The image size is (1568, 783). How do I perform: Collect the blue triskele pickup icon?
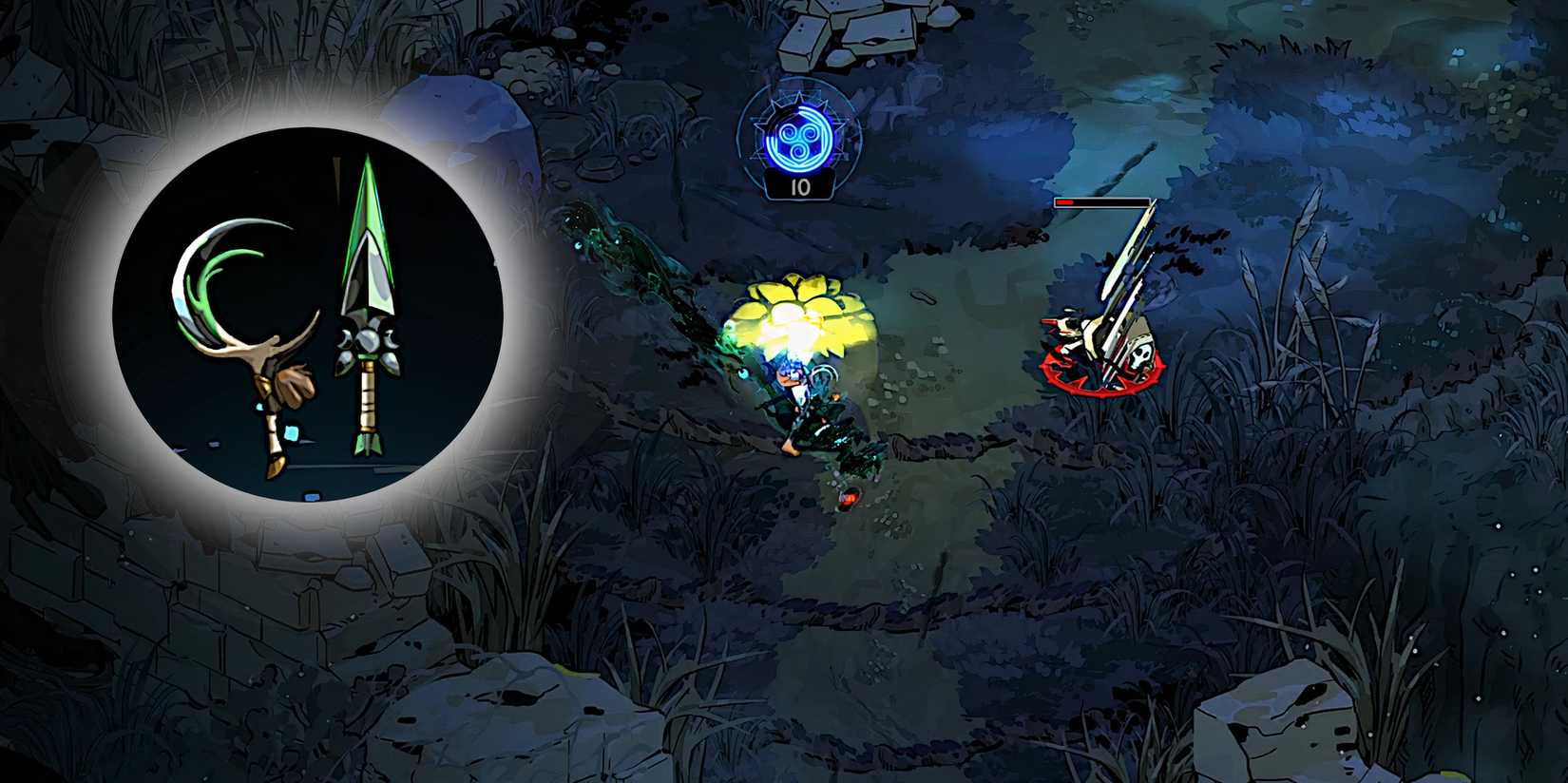(801, 140)
